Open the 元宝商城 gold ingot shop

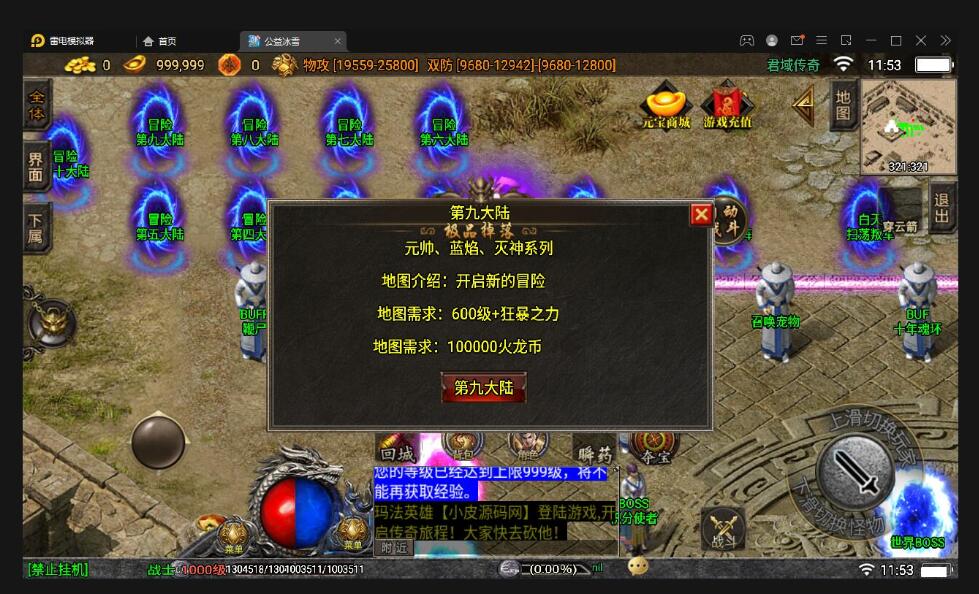pyautogui.click(x=666, y=108)
